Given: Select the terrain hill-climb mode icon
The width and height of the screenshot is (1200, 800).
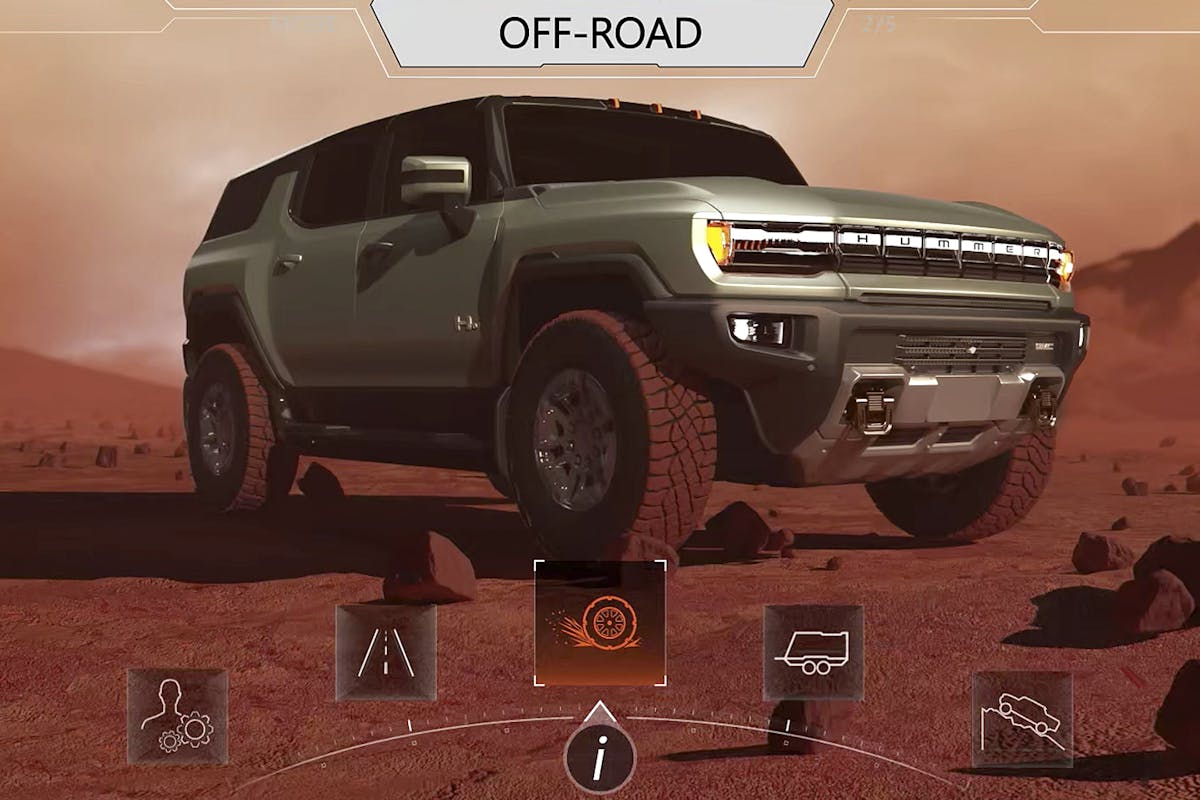Looking at the screenshot, I should 1022,719.
